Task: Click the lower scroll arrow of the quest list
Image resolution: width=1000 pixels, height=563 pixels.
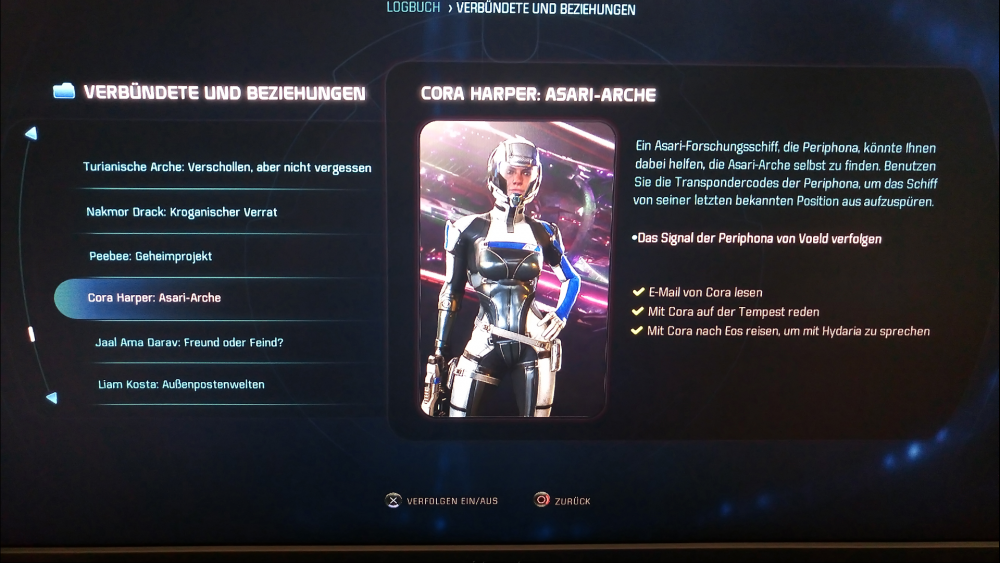Action: pyautogui.click(x=51, y=398)
